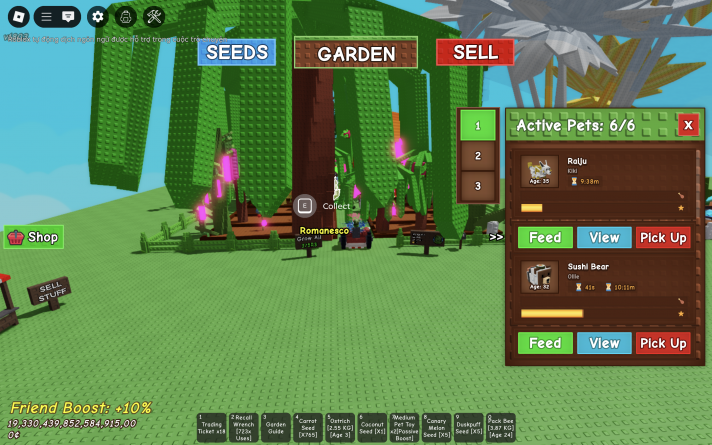Open the Roblox main menu
The height and width of the screenshot is (445, 712).
16,16
